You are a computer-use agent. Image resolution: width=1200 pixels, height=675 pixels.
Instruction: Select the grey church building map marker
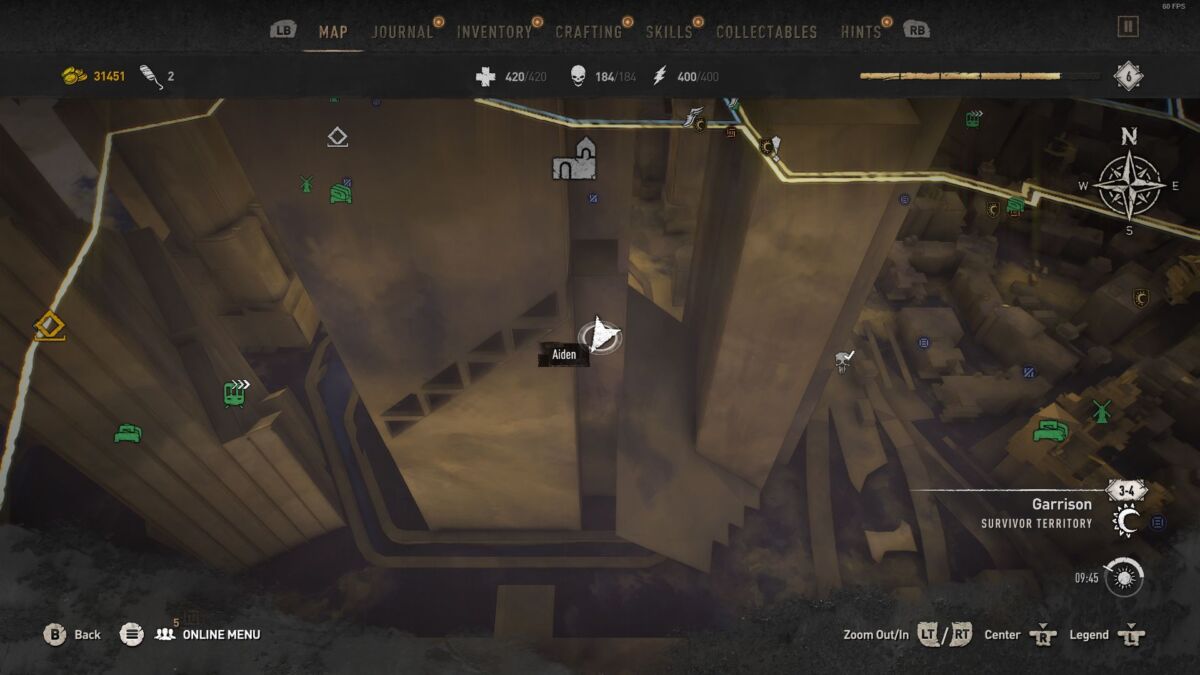(x=575, y=160)
